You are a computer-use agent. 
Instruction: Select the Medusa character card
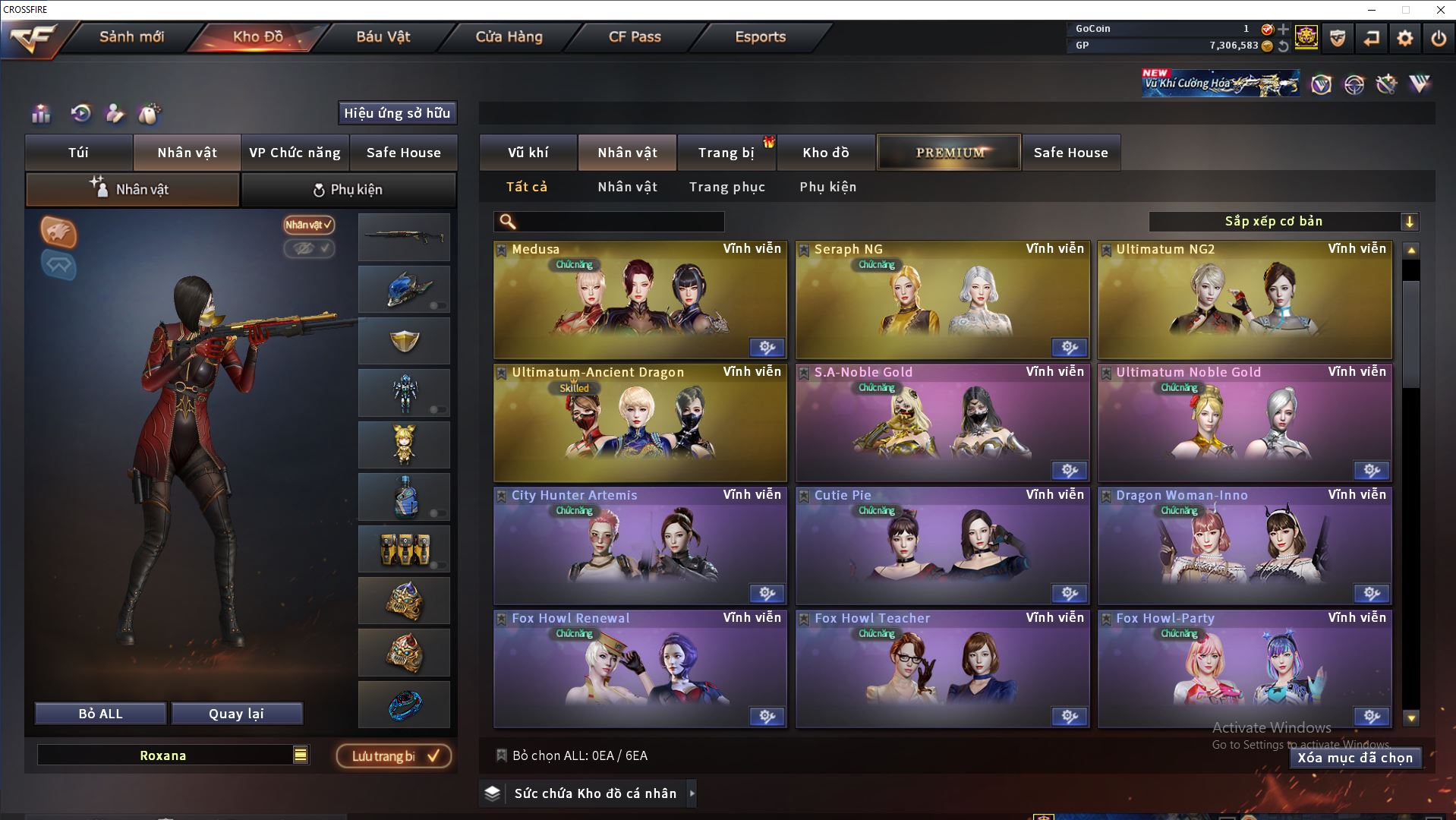point(640,300)
